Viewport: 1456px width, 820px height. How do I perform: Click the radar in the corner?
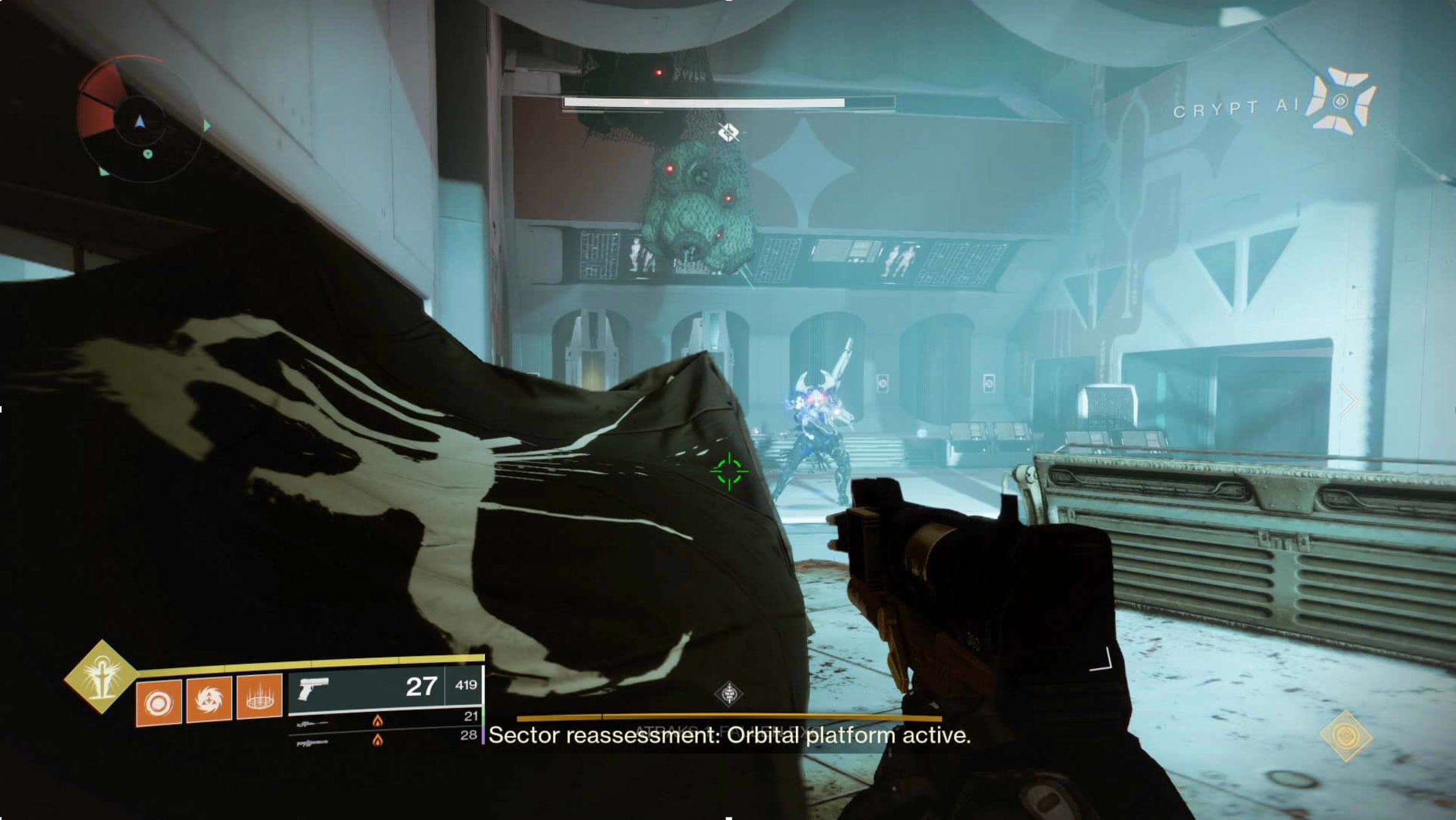pyautogui.click(x=140, y=120)
